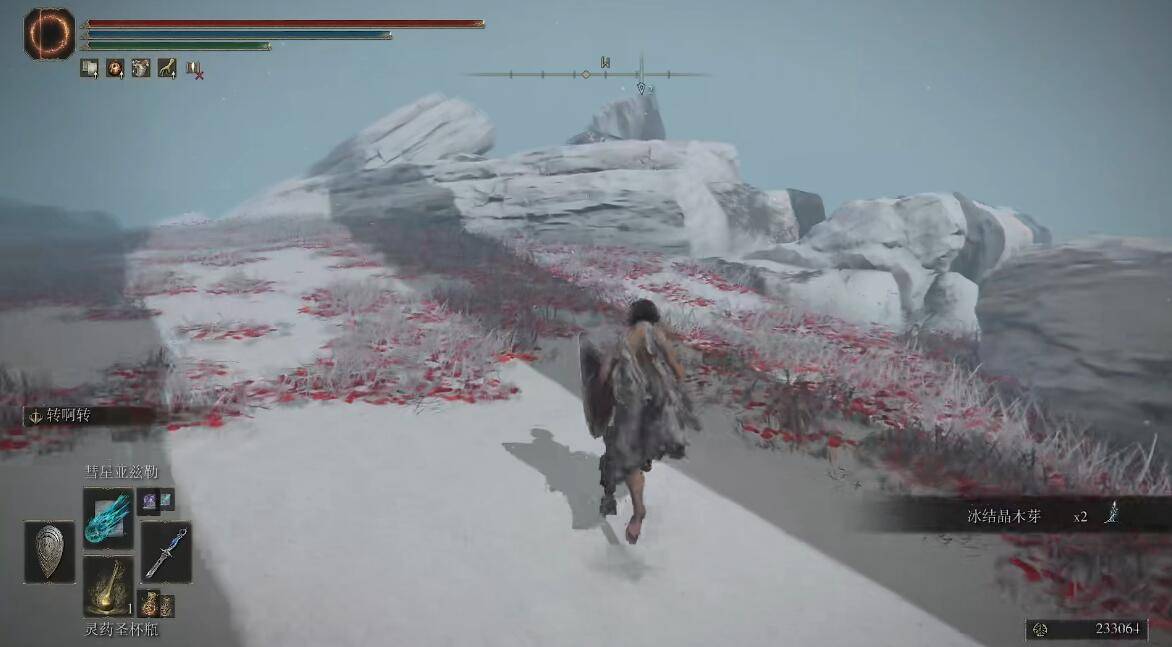Viewport: 1172px width, 647px height.
Task: Click the first buff icon showing a scroll
Action: point(90,68)
